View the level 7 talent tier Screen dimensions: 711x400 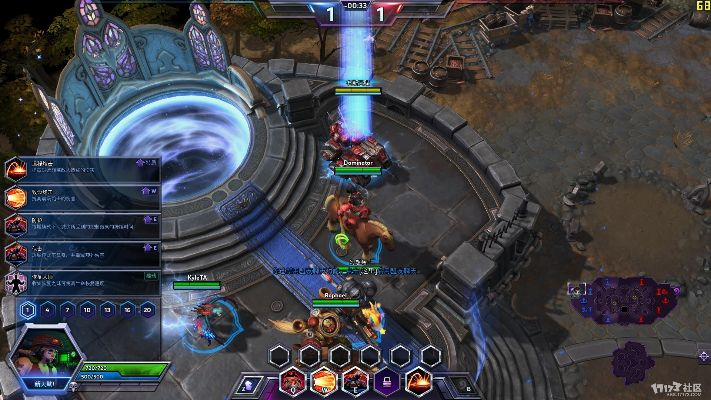[x=68, y=310]
